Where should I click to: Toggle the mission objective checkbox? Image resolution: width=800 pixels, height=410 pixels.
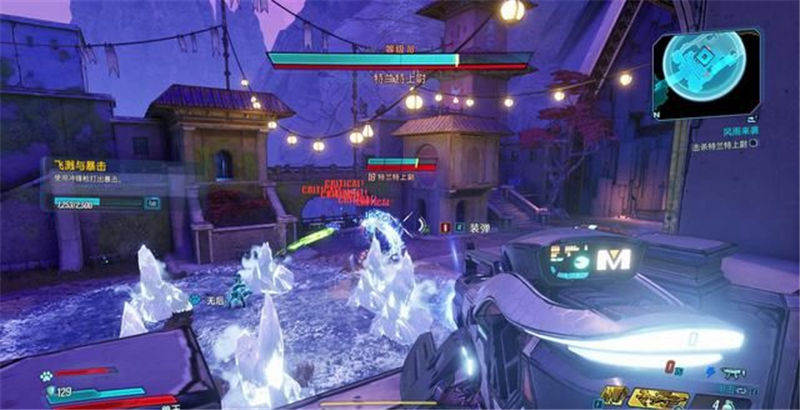(x=753, y=144)
